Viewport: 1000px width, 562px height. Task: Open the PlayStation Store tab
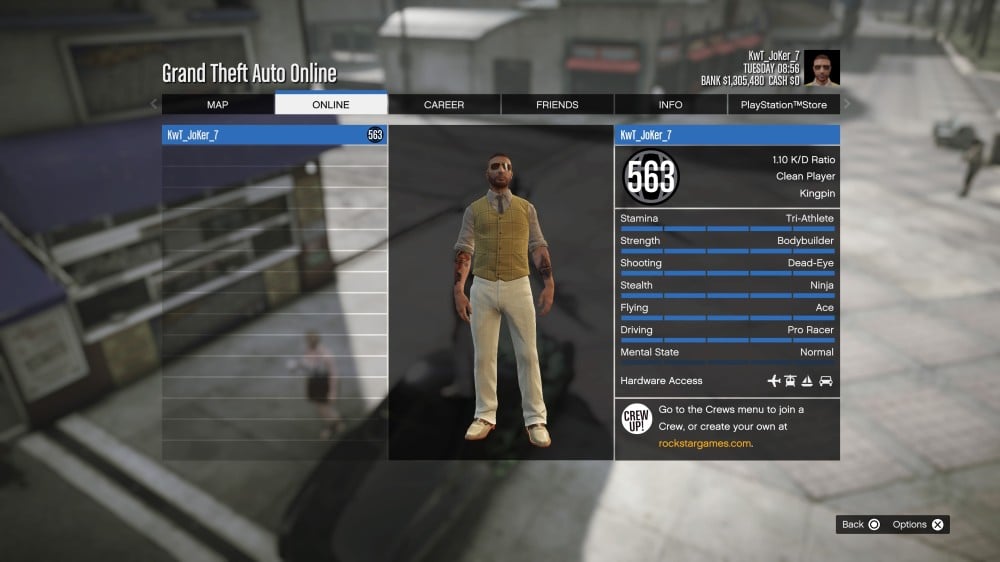click(784, 105)
